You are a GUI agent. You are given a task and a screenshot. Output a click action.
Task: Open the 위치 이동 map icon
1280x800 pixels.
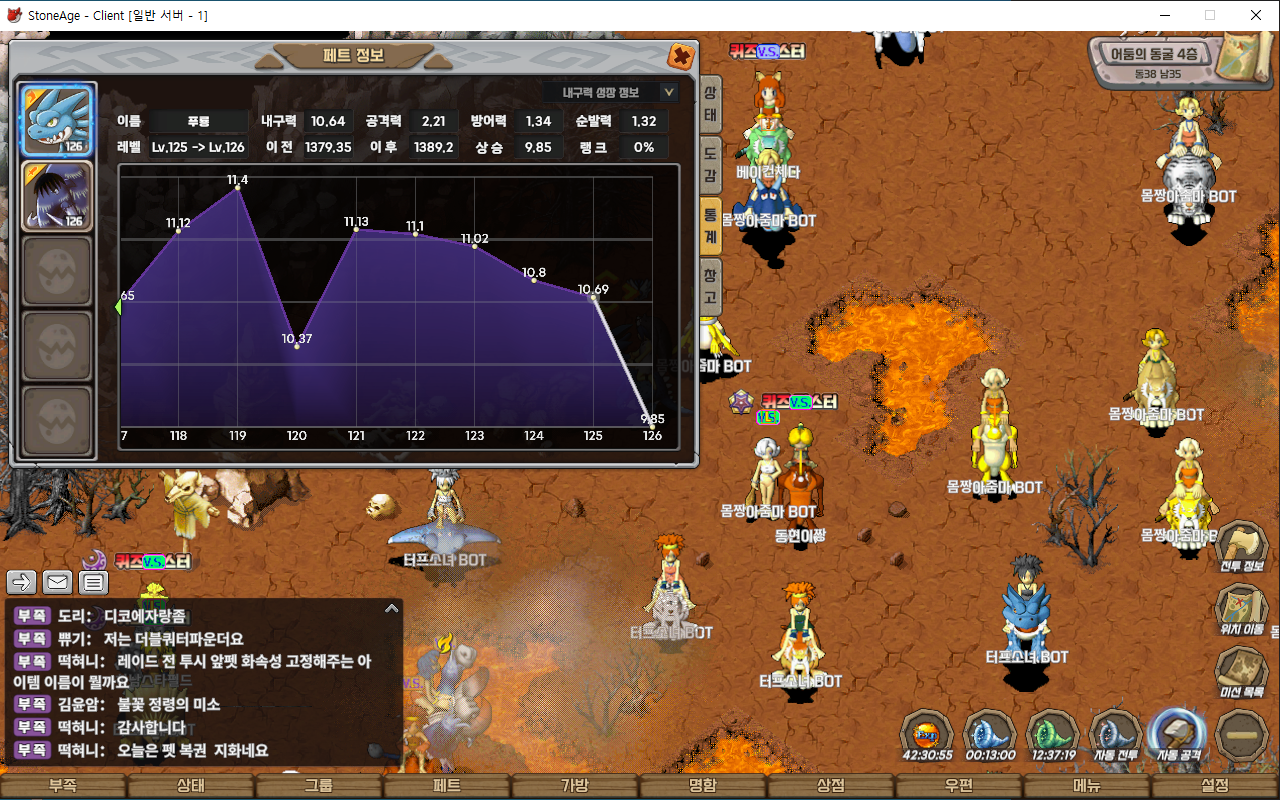coord(1241,608)
